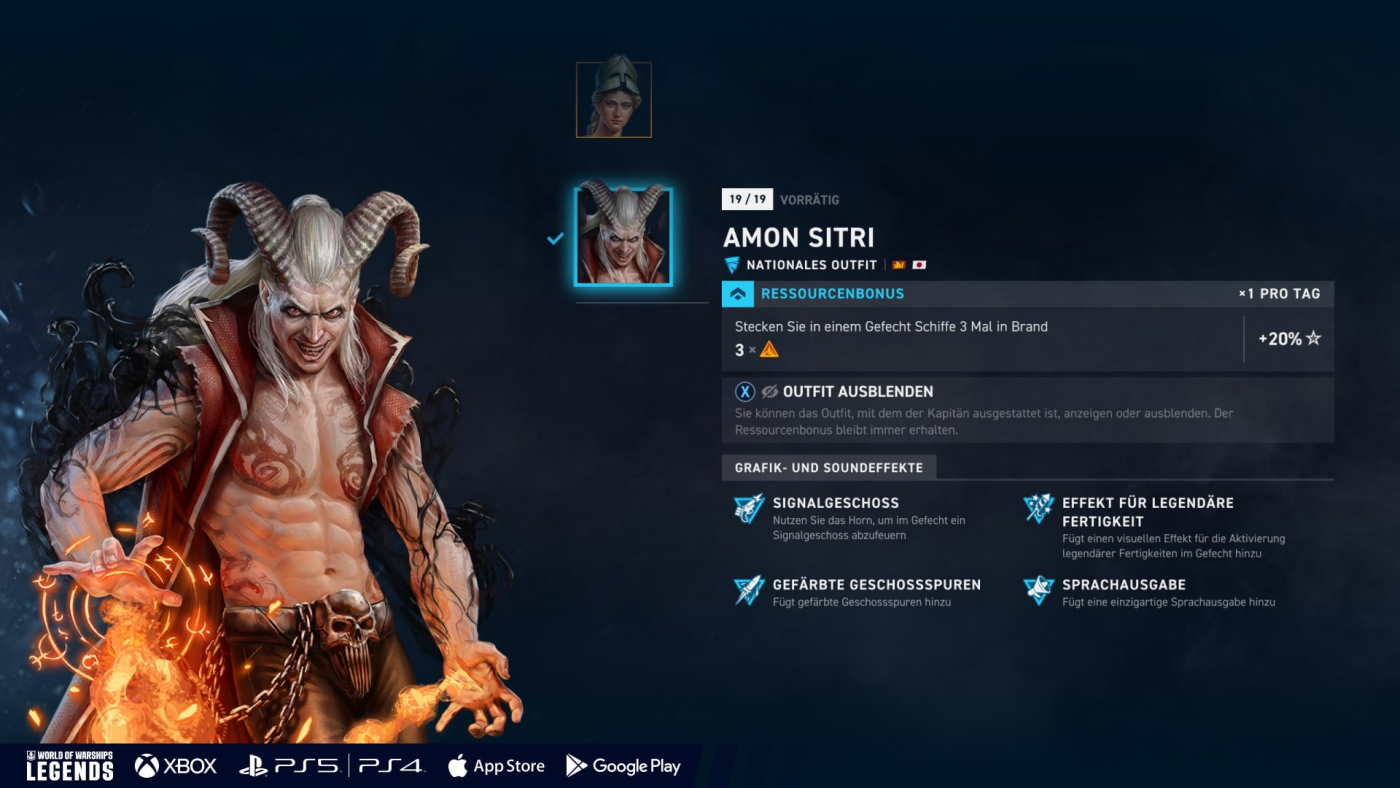This screenshot has width=1400, height=788.
Task: Click the Grafik- und Soundeffekte tab
Action: (x=829, y=467)
